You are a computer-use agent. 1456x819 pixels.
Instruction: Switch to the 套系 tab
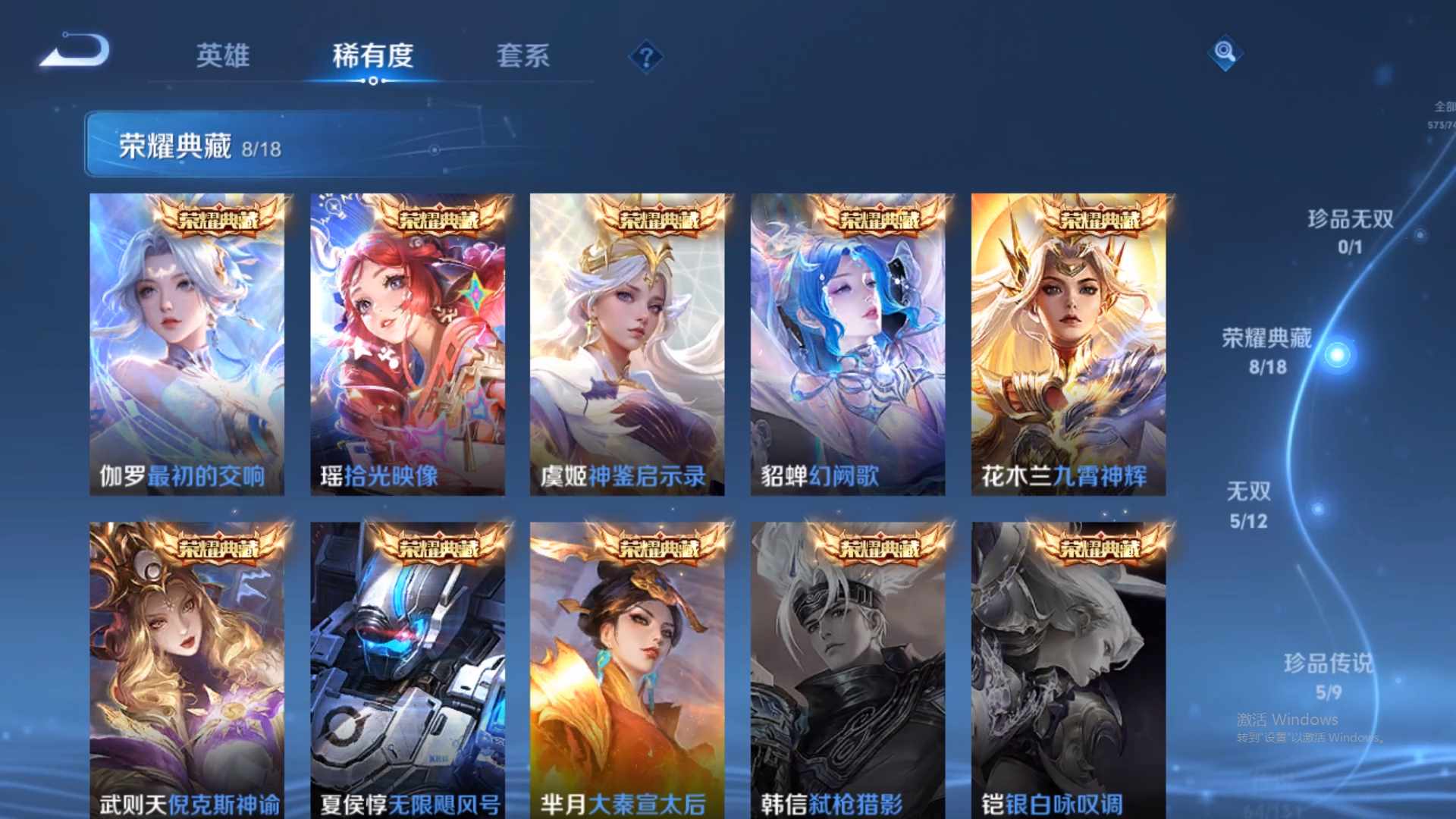pyautogui.click(x=525, y=55)
